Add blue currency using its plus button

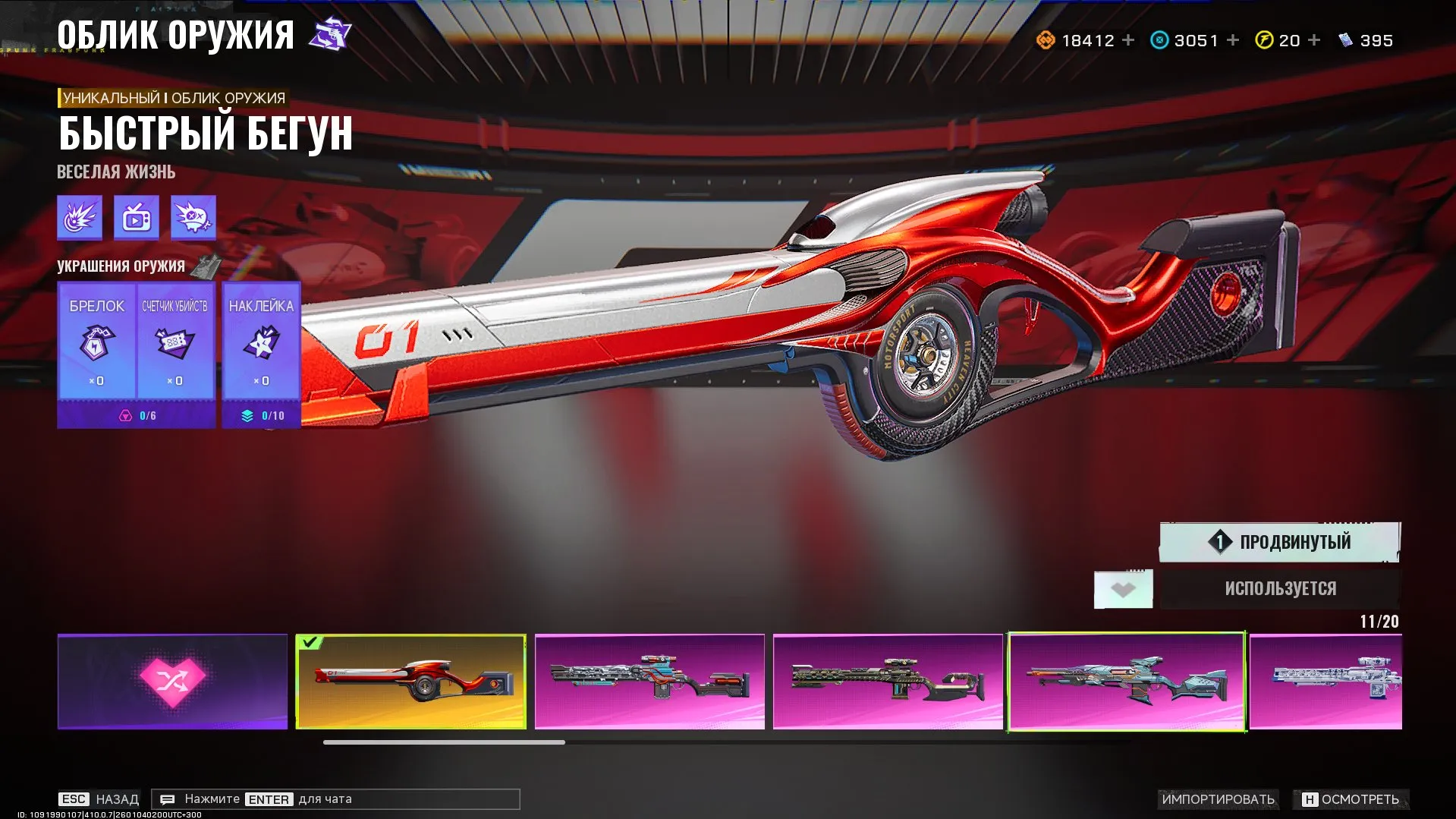pyautogui.click(x=1233, y=40)
